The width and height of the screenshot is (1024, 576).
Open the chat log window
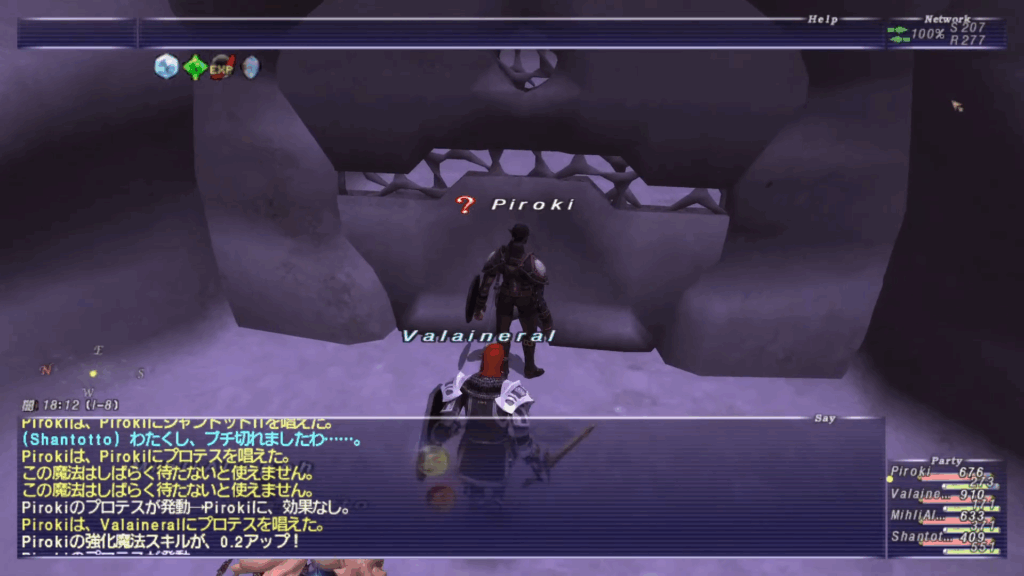(x=450, y=487)
